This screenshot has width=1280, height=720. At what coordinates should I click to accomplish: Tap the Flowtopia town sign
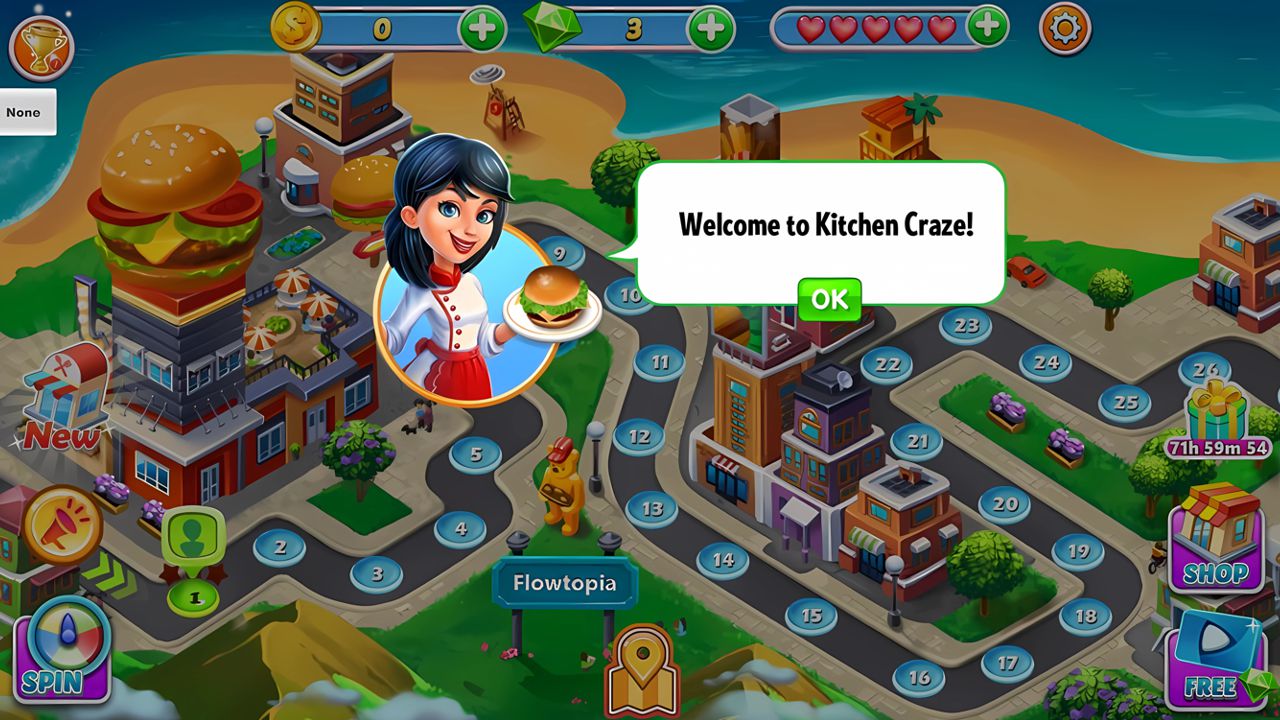point(567,582)
